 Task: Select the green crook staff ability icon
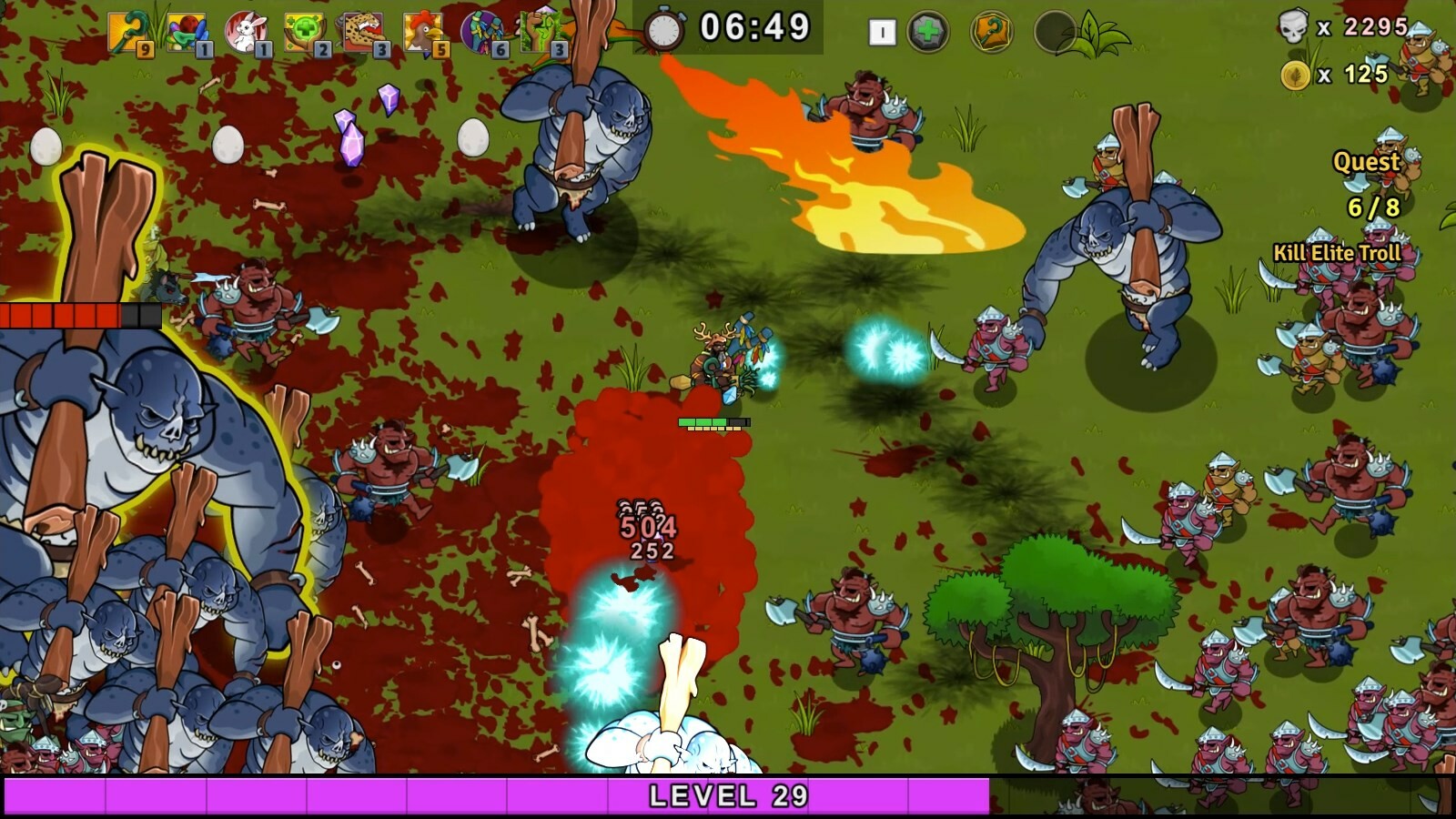(x=128, y=33)
